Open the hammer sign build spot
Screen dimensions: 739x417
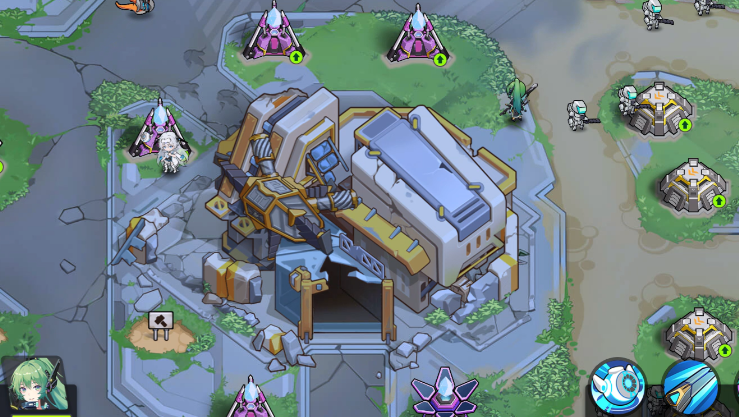[160, 323]
